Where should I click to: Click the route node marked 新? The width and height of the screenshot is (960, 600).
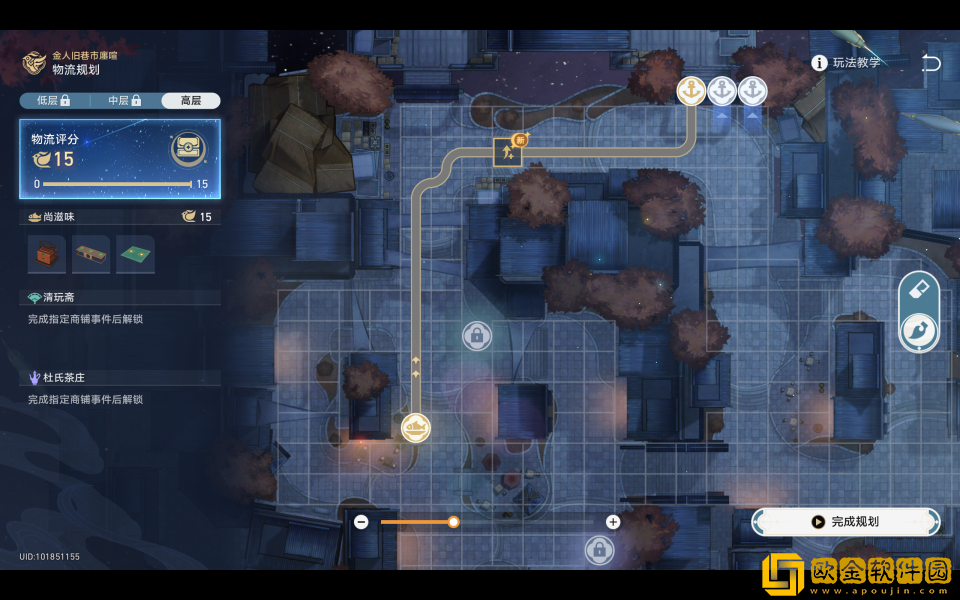tap(509, 151)
